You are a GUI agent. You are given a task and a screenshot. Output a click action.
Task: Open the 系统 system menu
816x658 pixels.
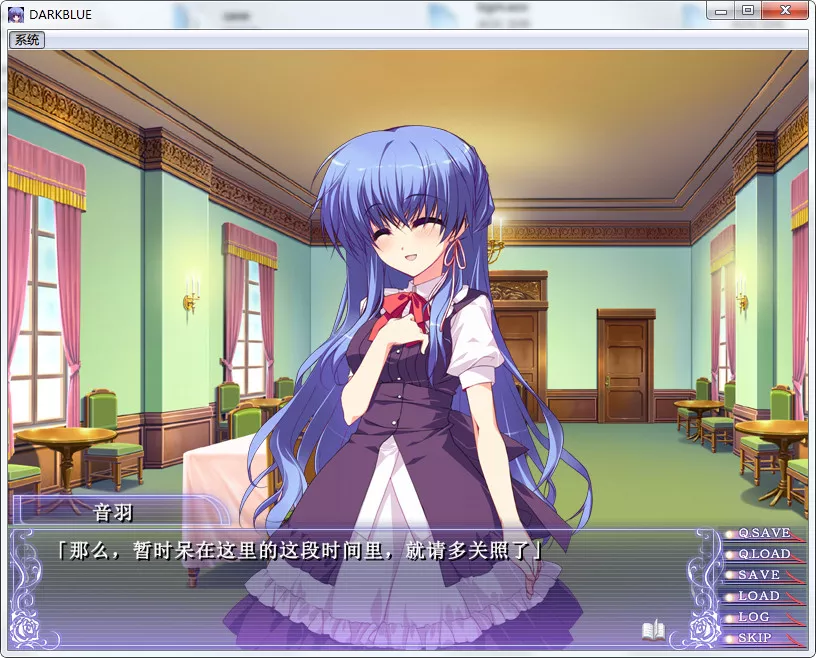tap(27, 40)
